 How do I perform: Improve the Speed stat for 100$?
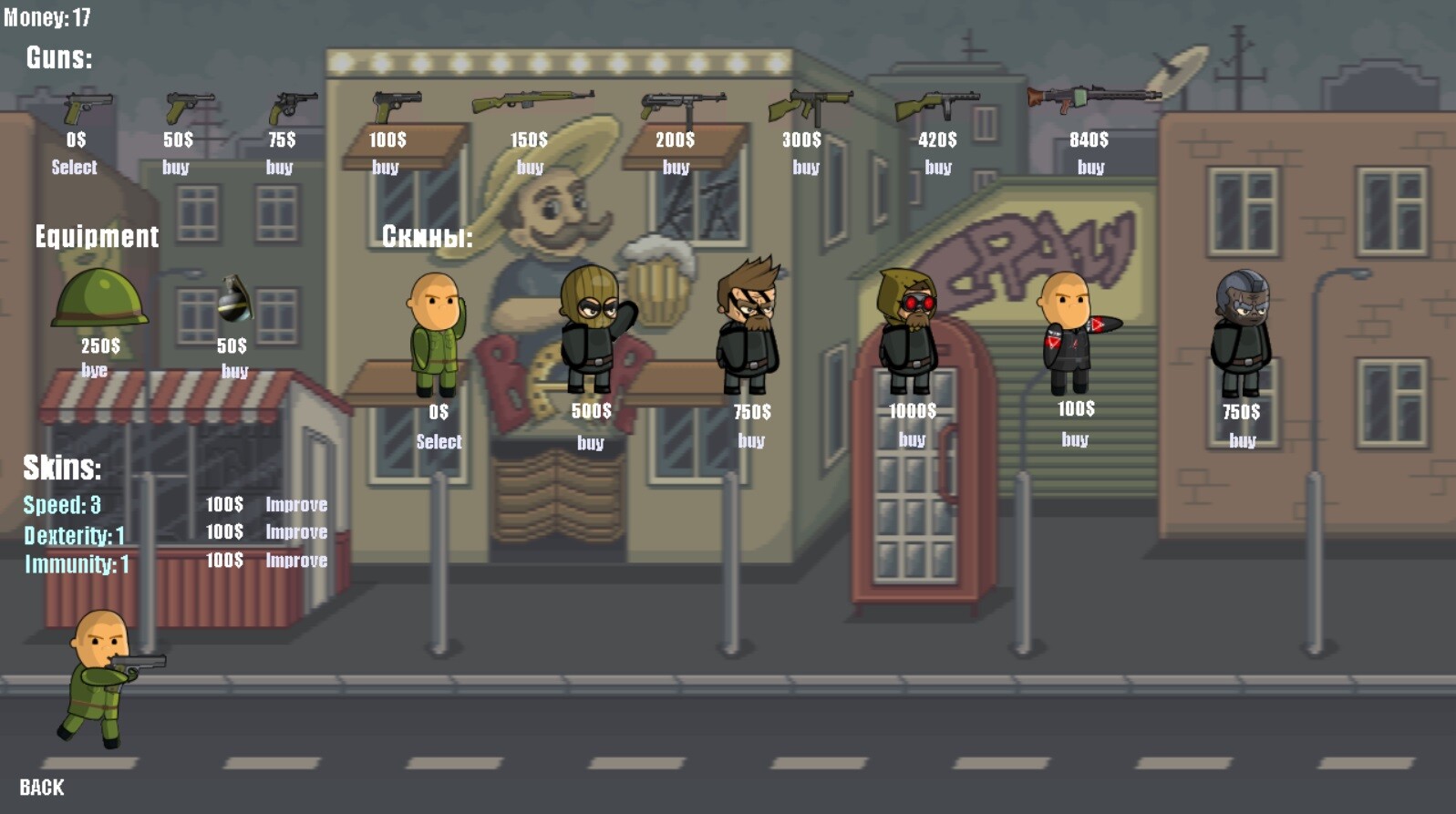(295, 504)
